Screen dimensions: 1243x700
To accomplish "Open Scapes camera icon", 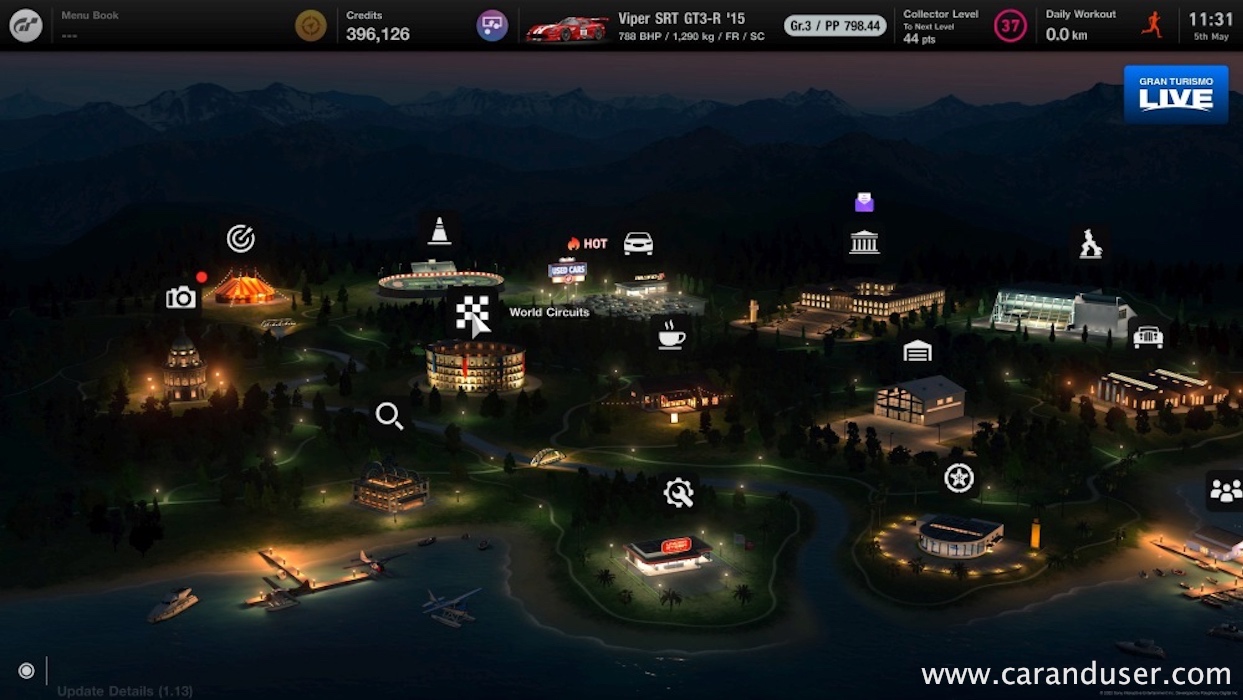I will pos(181,297).
